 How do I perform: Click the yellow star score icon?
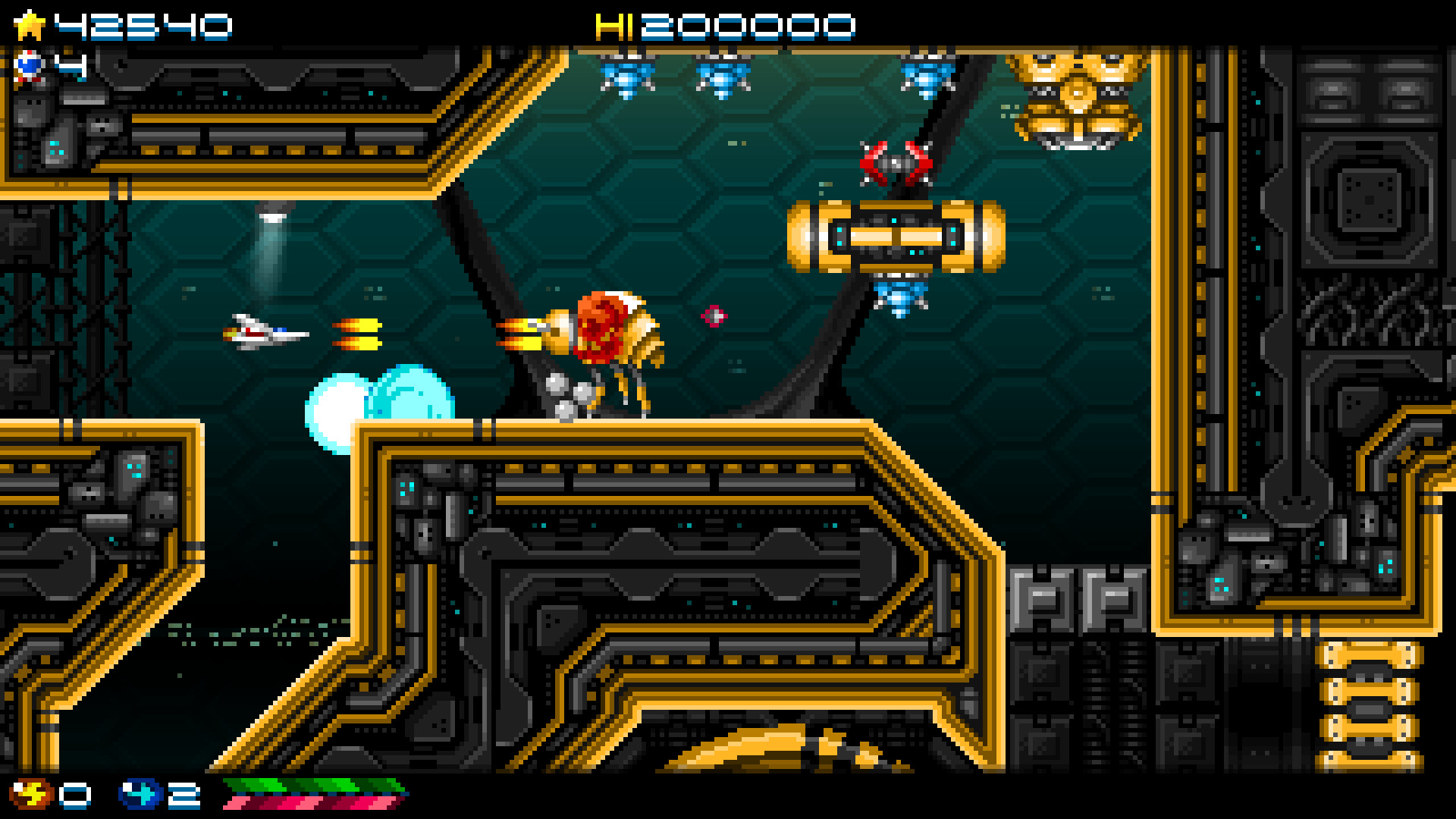coord(29,23)
